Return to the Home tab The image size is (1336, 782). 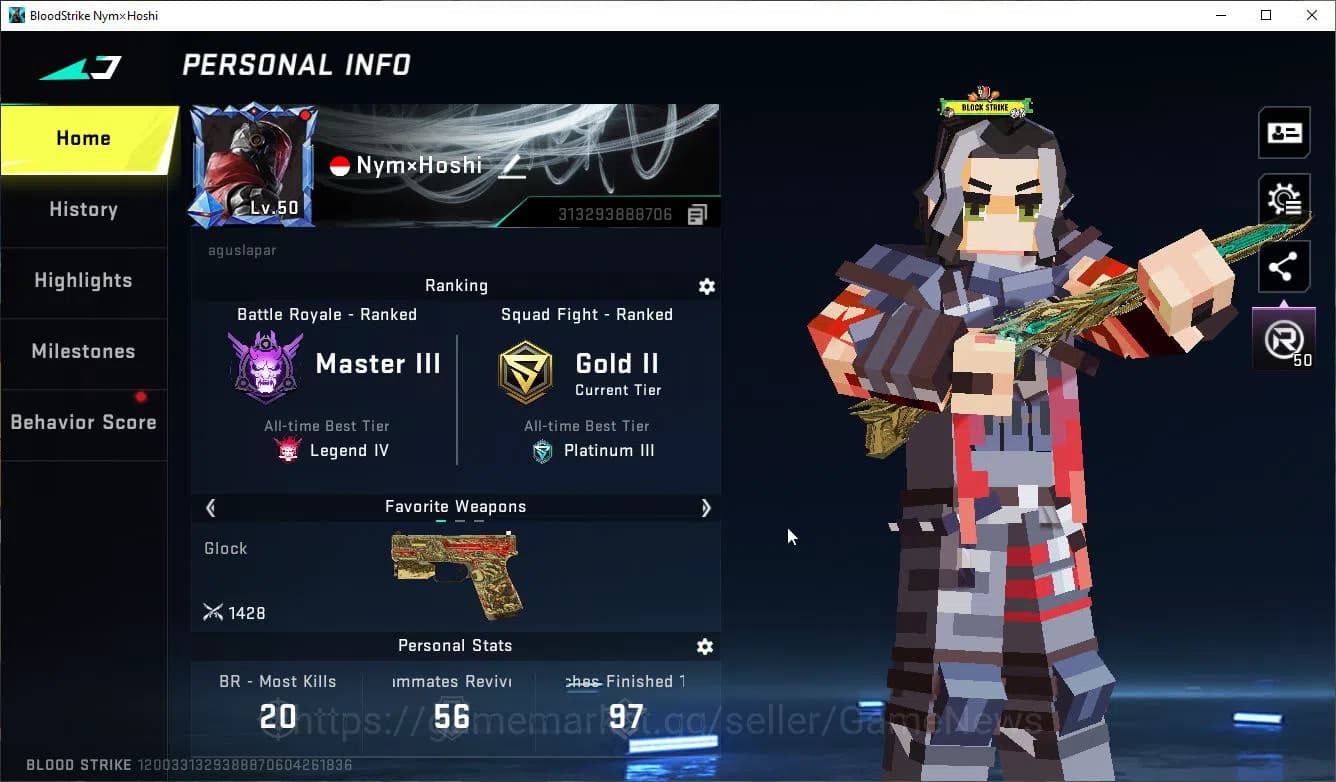point(83,138)
